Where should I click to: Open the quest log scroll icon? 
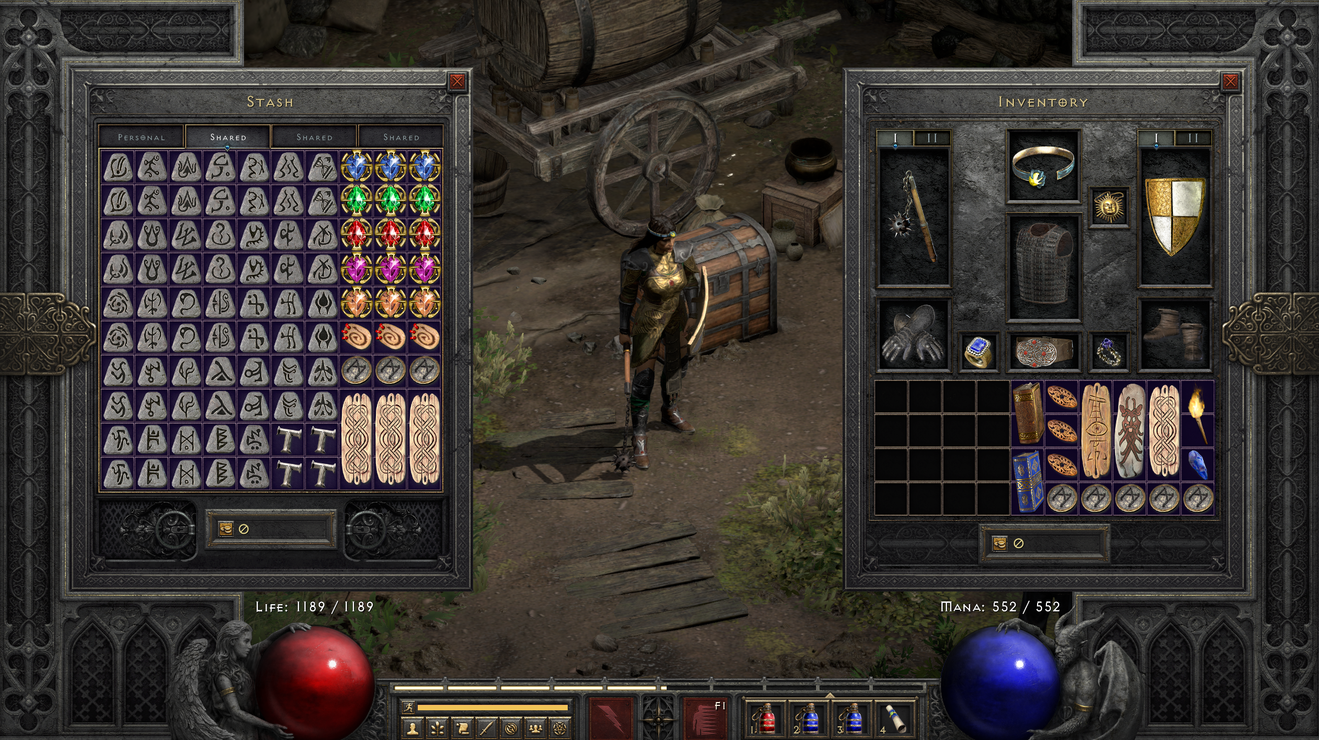461,729
